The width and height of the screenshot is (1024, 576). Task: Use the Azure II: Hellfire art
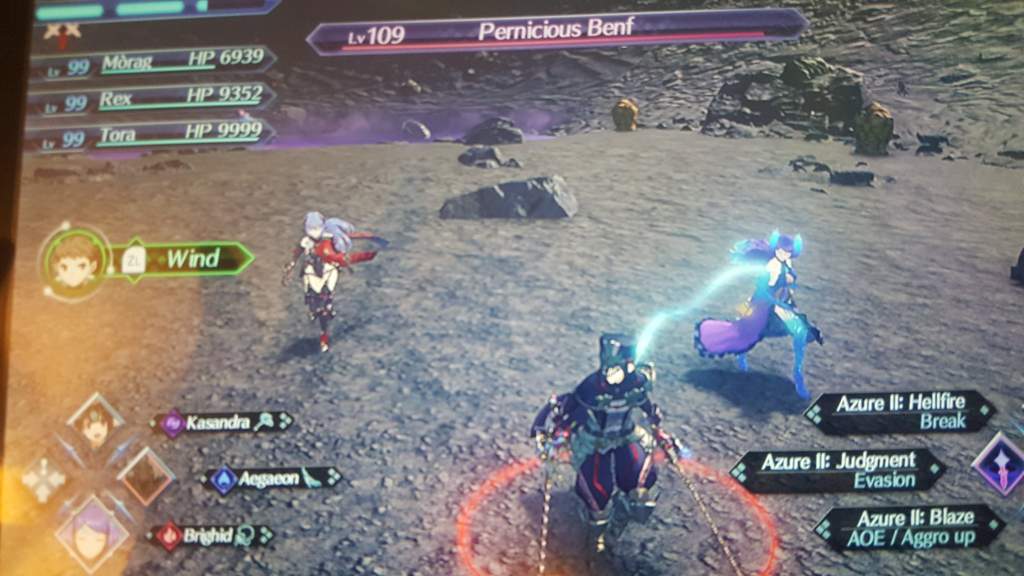coord(900,412)
